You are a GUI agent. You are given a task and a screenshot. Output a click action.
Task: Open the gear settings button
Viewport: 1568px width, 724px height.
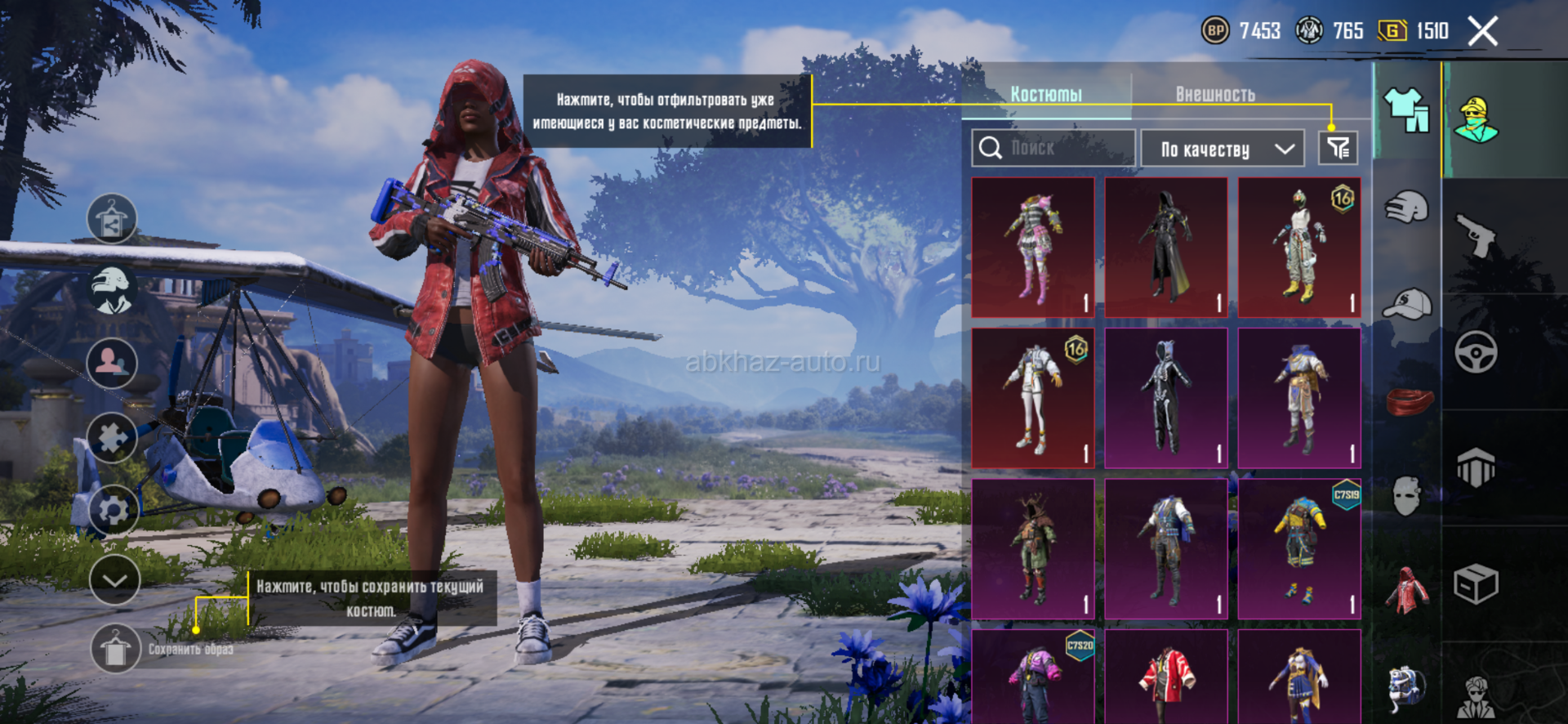tap(113, 510)
